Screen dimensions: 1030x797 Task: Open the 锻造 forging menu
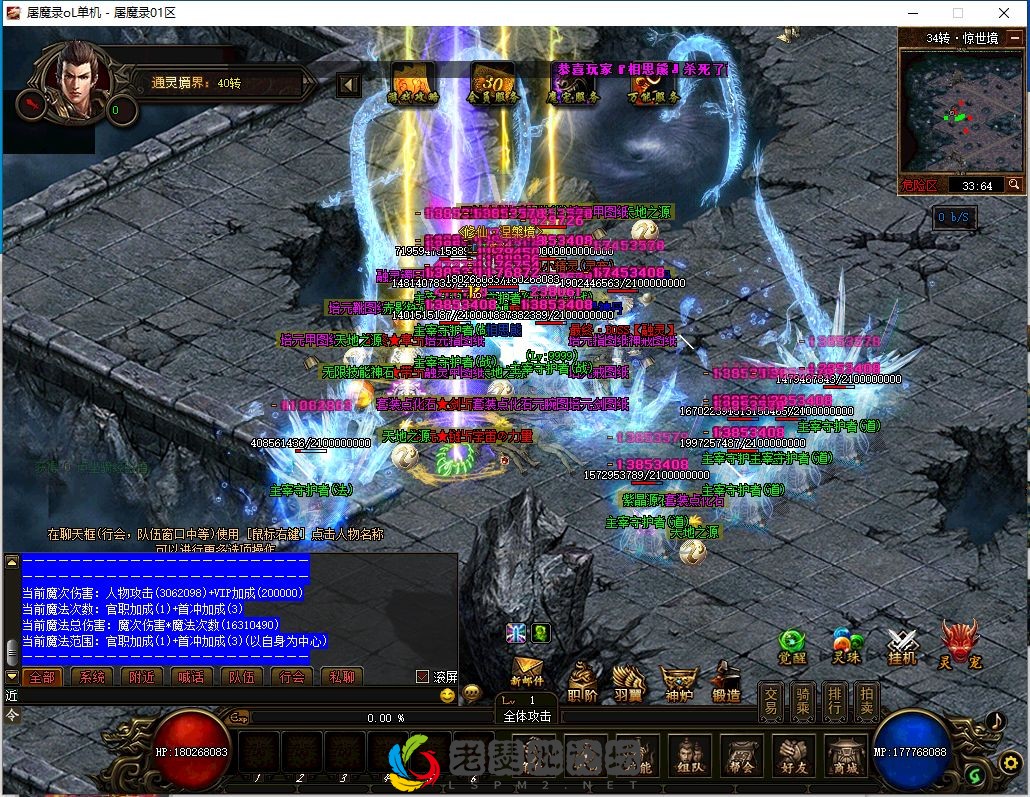coord(727,684)
